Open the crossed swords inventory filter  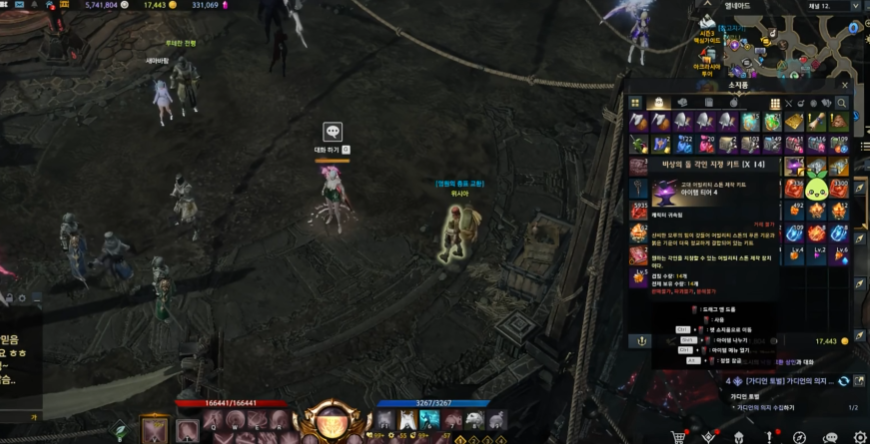[789, 103]
